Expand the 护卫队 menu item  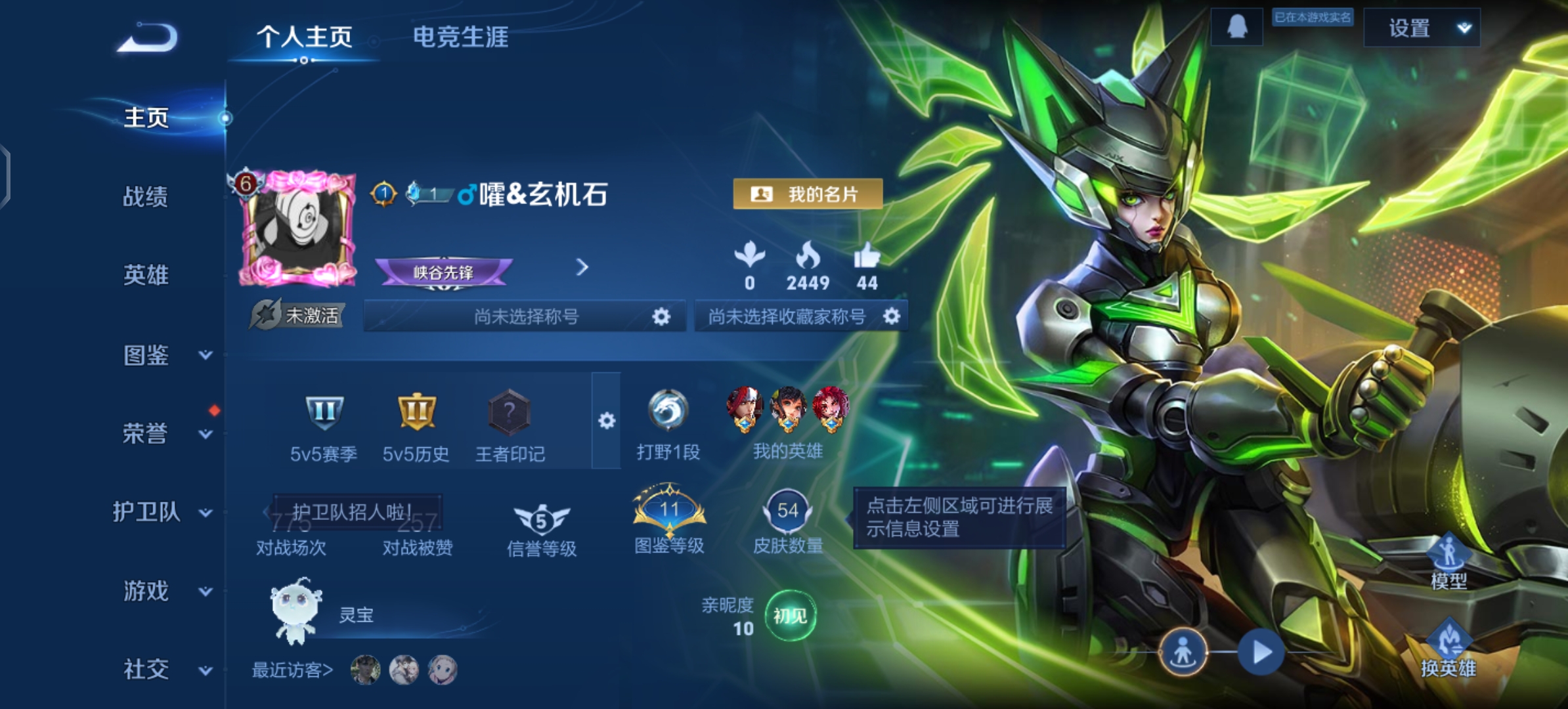(x=161, y=512)
